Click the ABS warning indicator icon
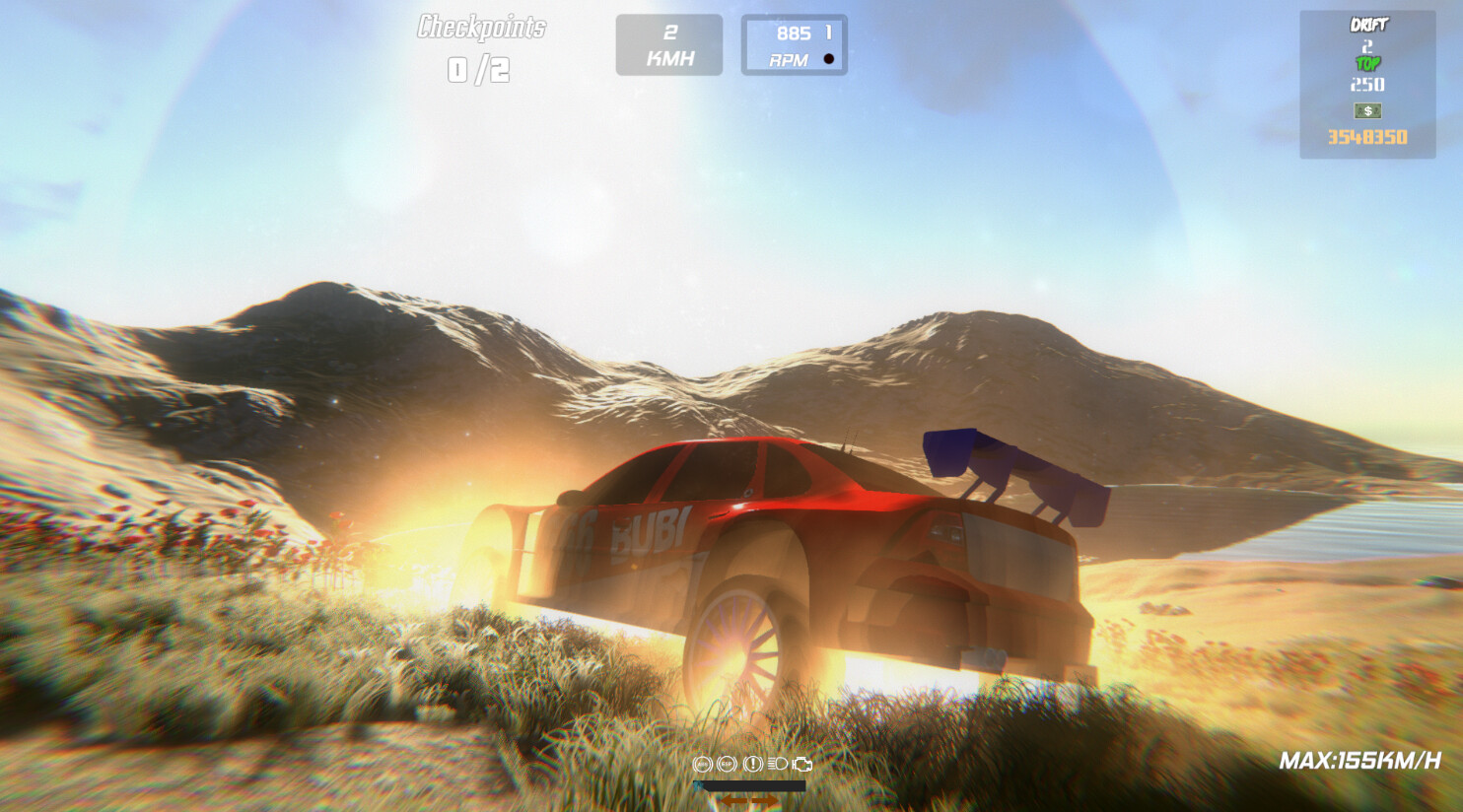This screenshot has height=812, width=1463. (x=702, y=764)
